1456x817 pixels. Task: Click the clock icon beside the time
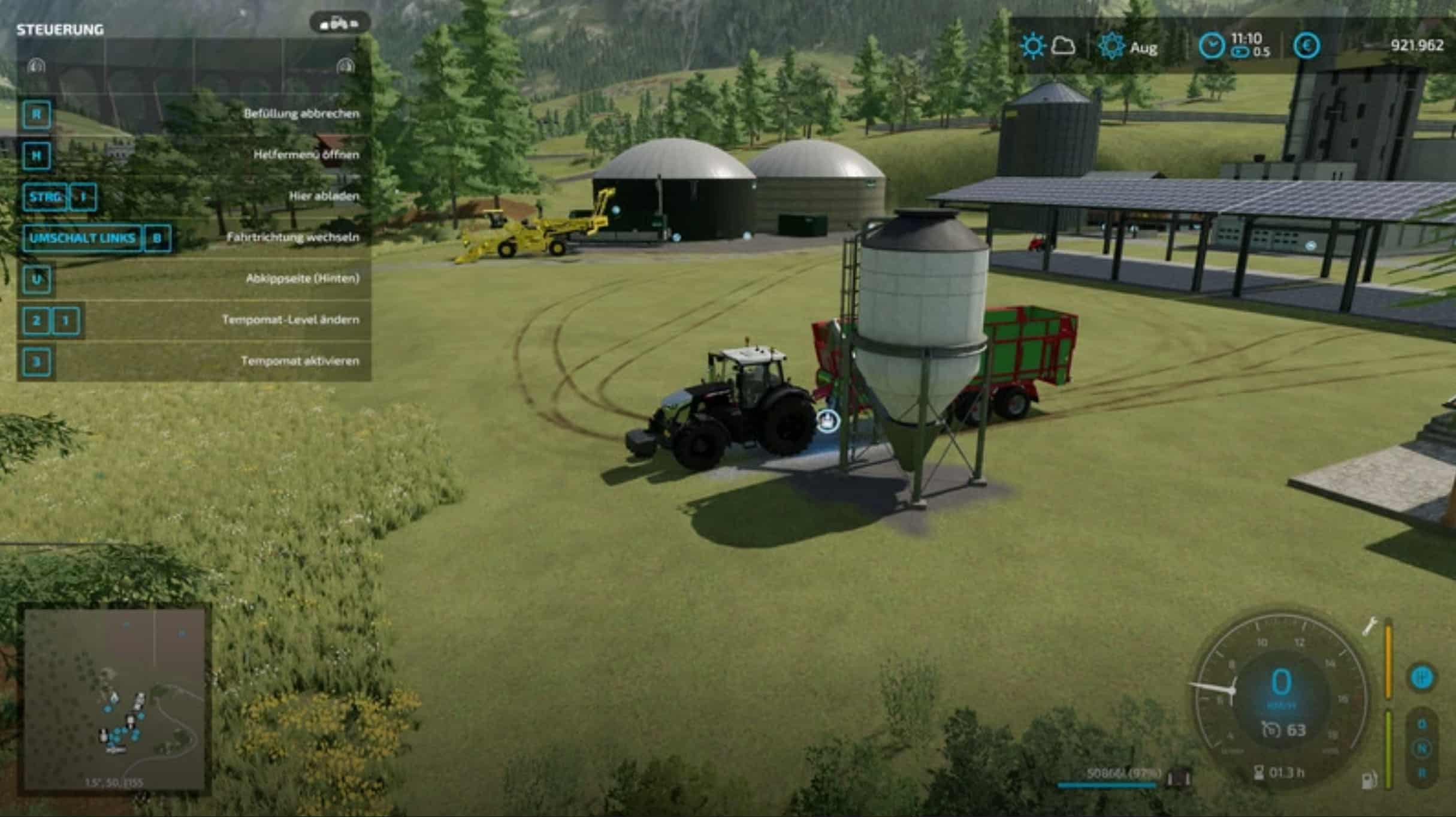click(1211, 46)
